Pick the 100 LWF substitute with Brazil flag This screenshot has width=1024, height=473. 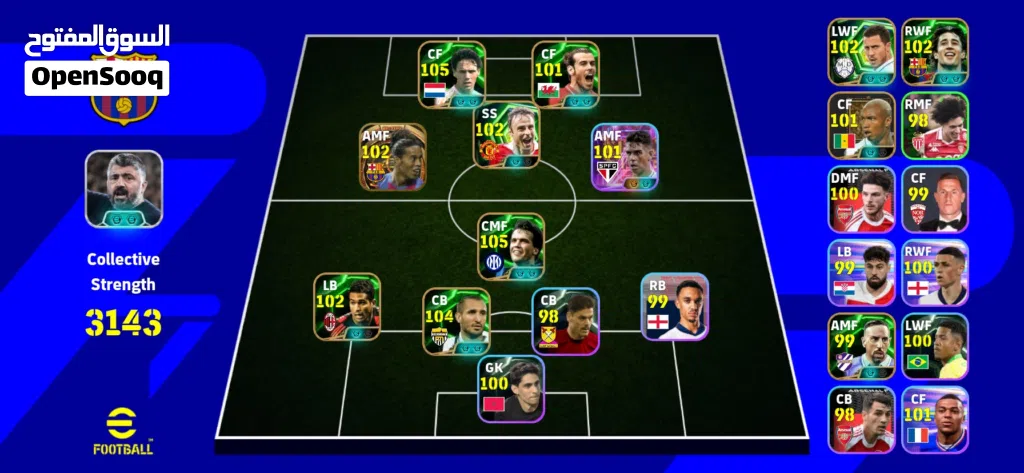[935, 346]
